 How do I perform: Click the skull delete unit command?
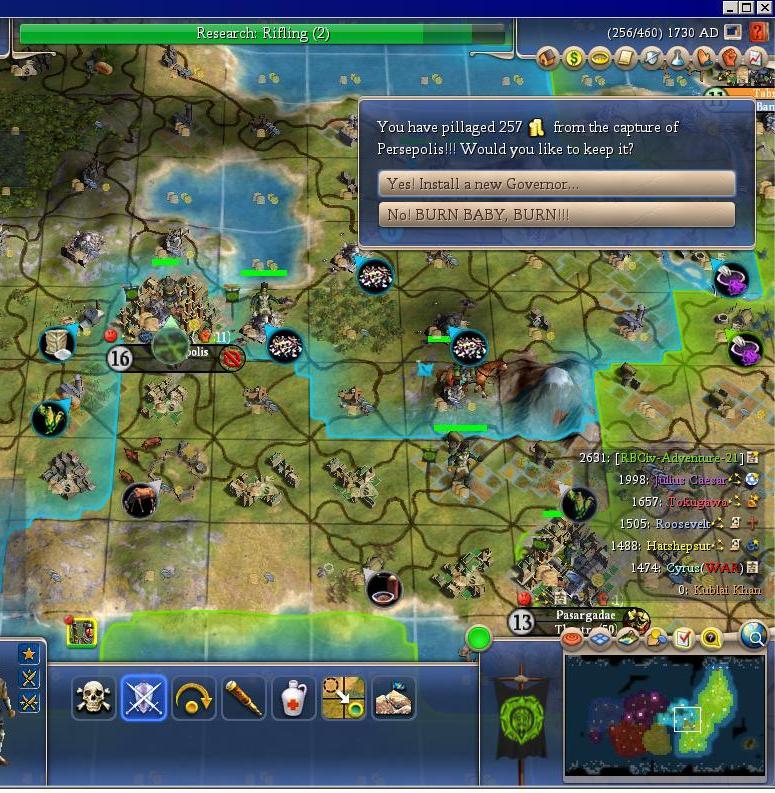click(x=95, y=698)
